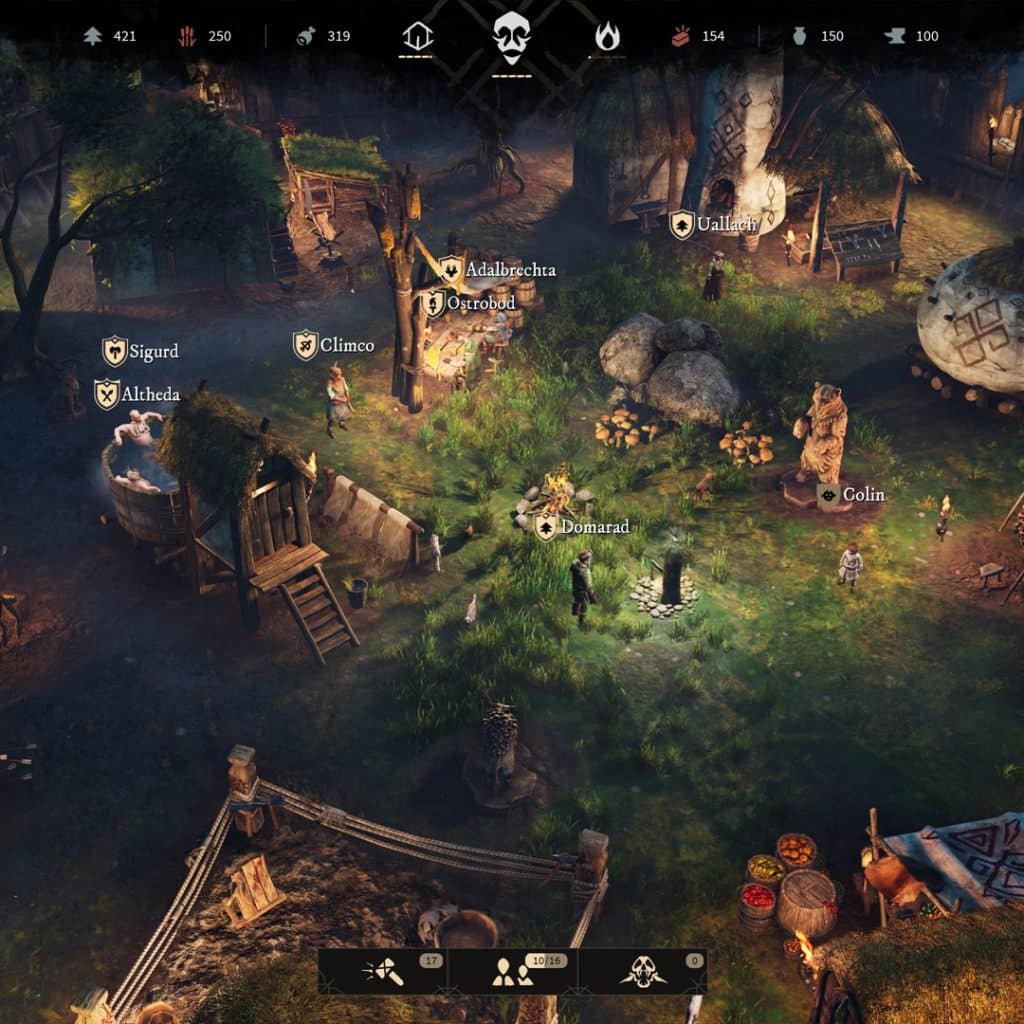Select Colin's name tag
This screenshot has height=1024, width=1024.
(851, 495)
